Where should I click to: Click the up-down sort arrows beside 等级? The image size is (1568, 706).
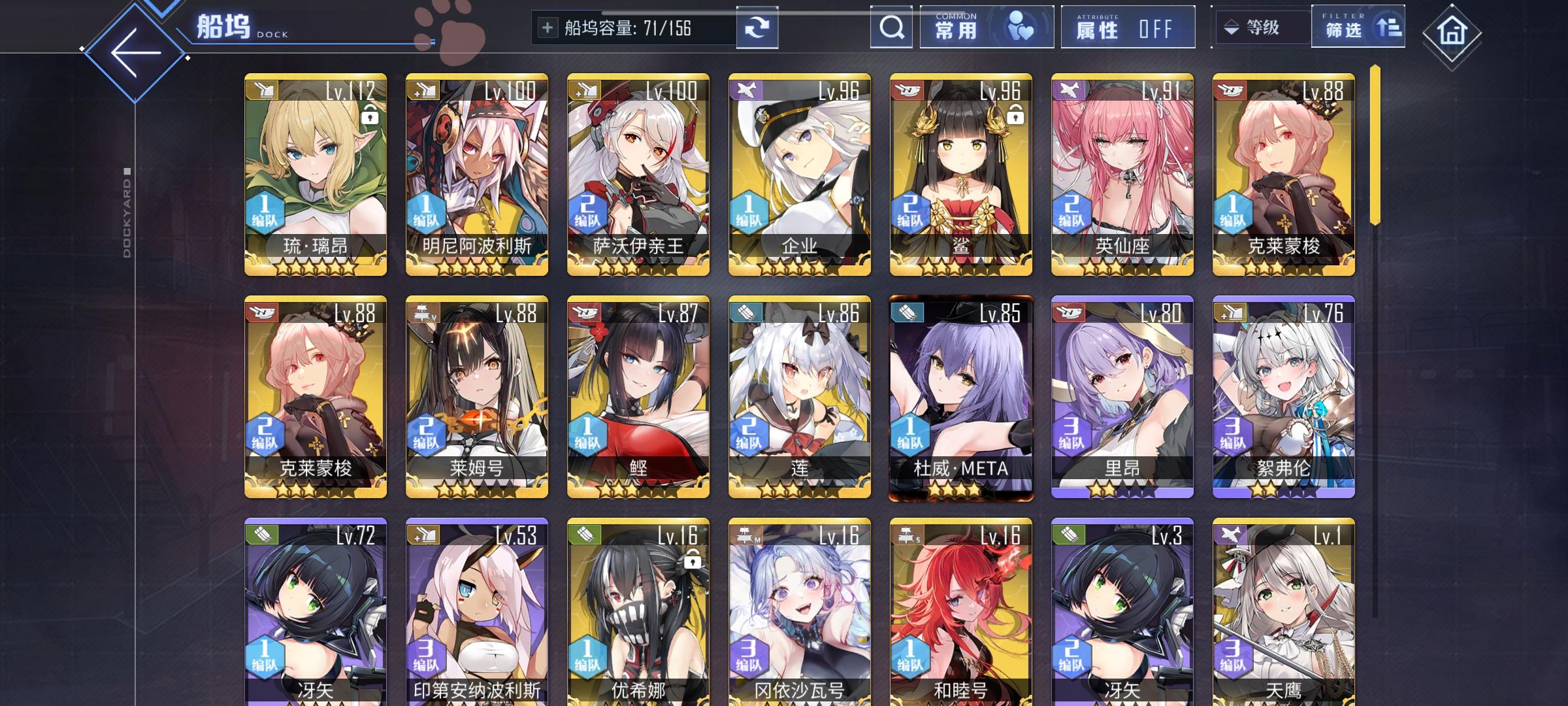tap(1230, 27)
